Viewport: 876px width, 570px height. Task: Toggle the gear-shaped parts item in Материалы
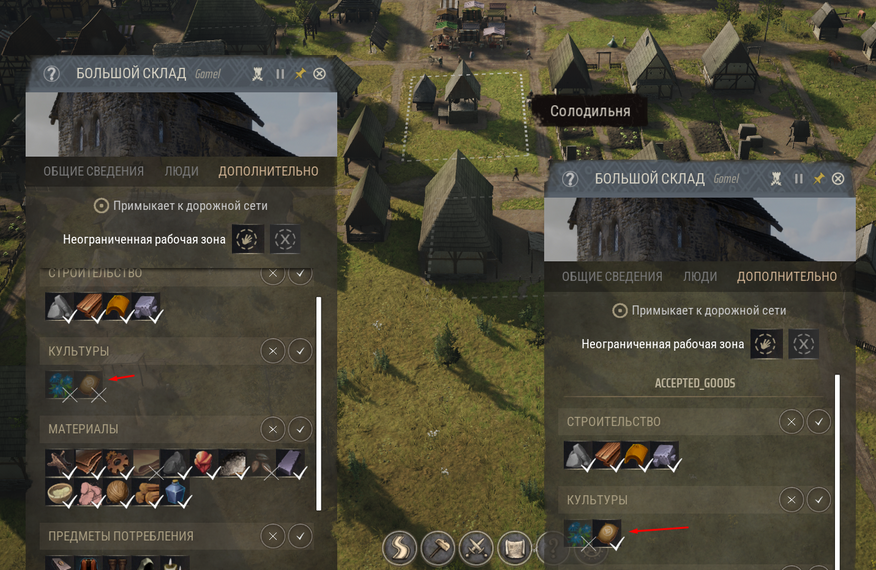point(119,464)
